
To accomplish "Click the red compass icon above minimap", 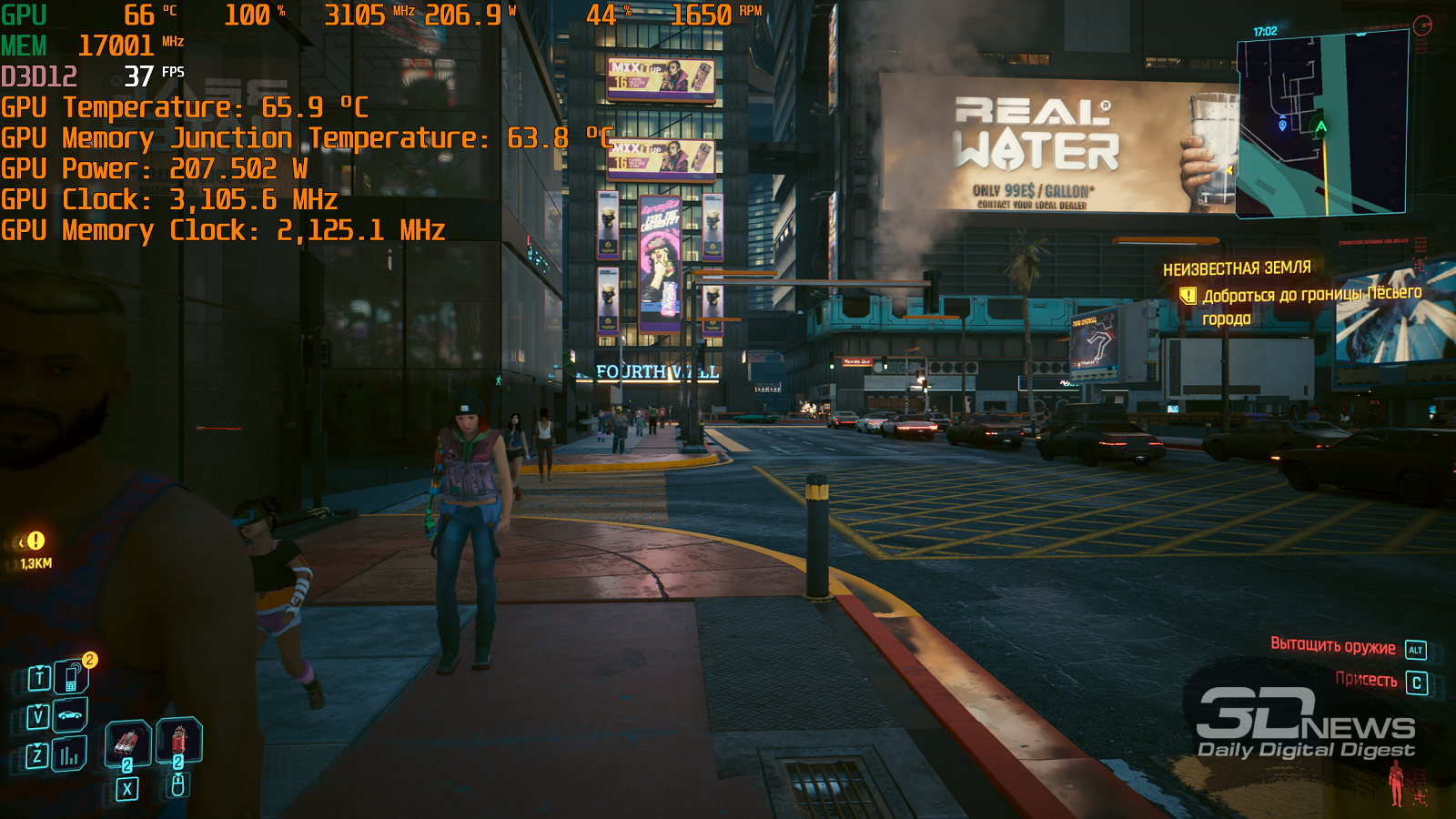I will point(1423,25).
